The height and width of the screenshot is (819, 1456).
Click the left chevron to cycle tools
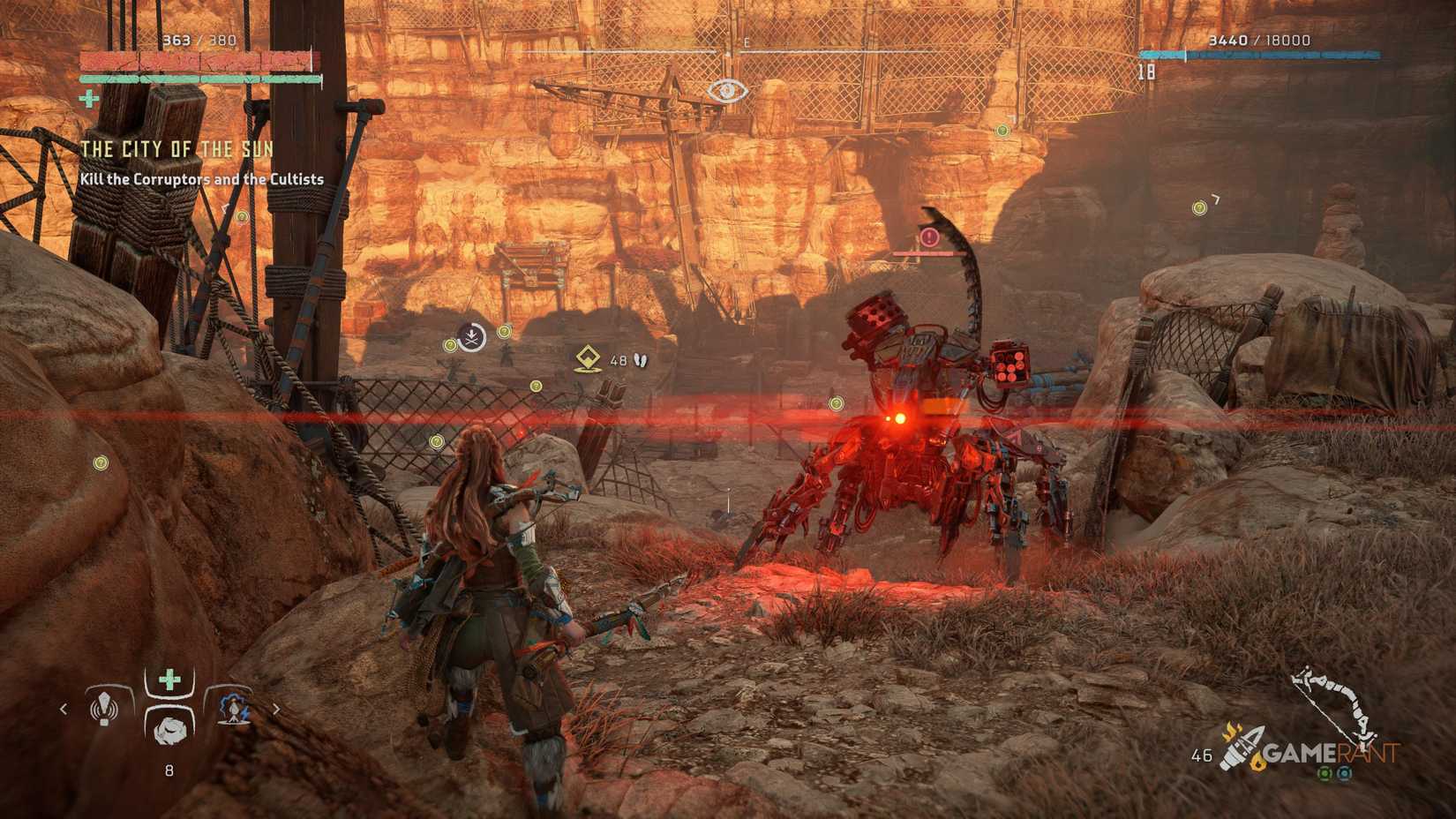(63, 709)
